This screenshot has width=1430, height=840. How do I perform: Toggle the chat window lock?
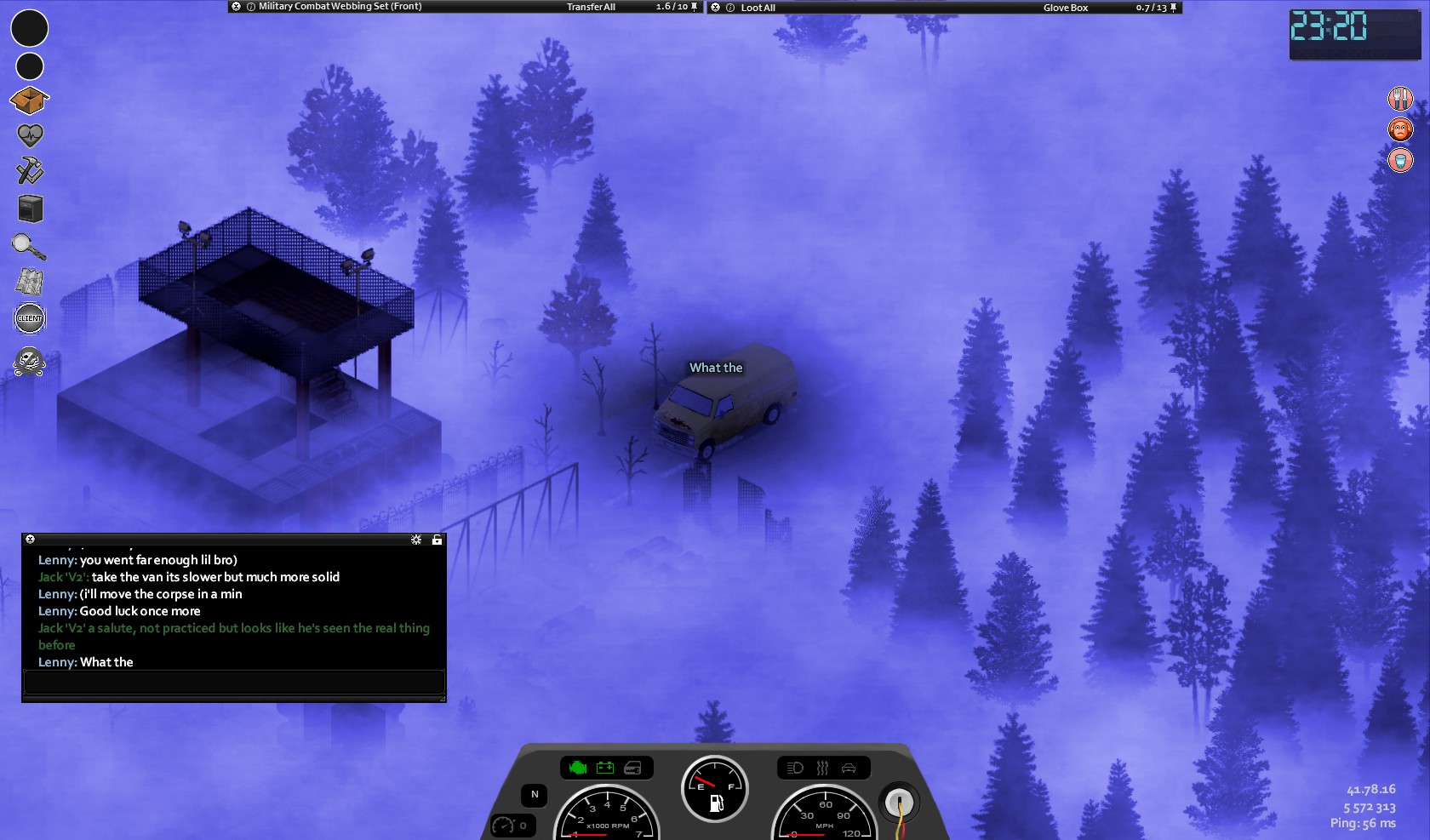point(437,540)
